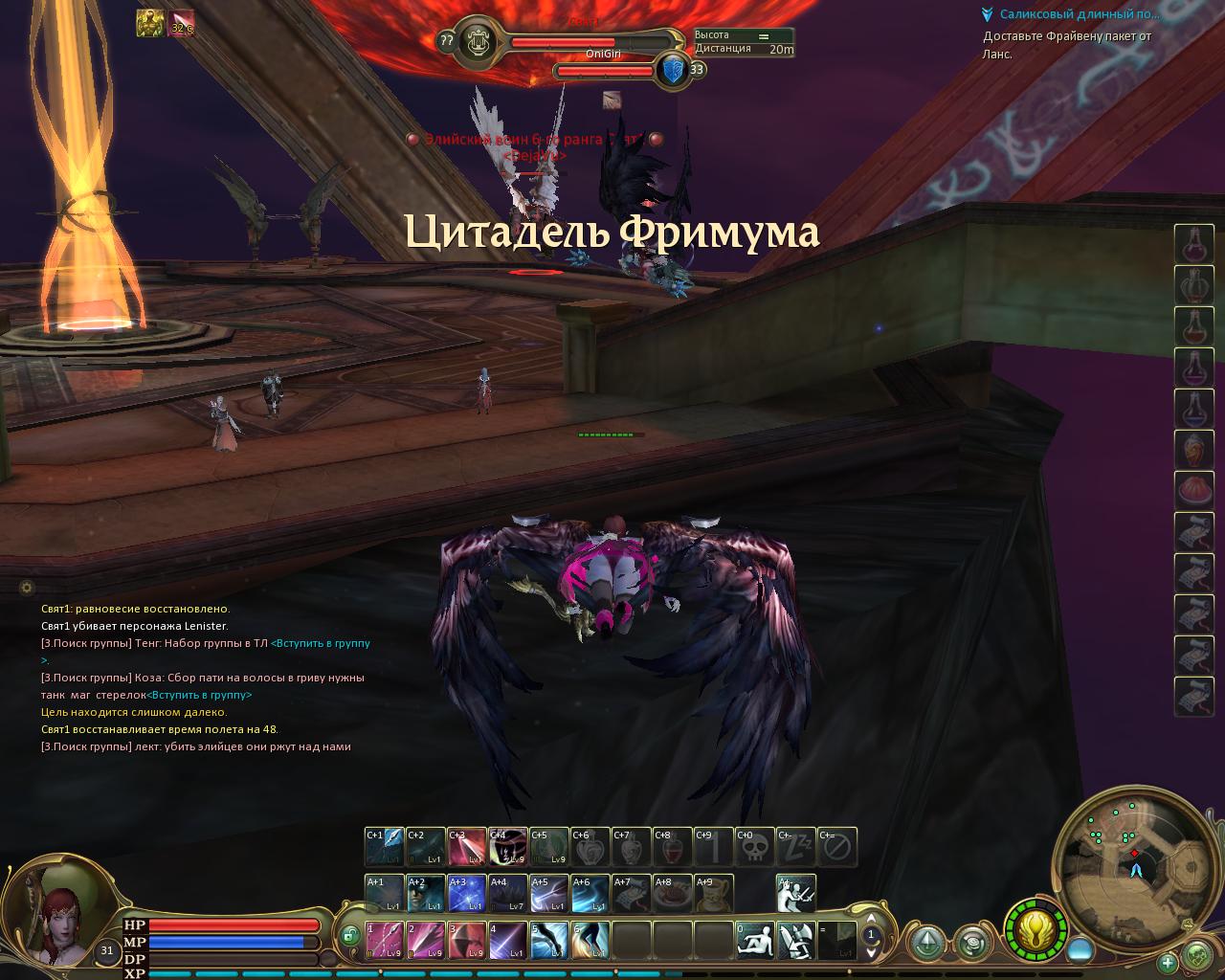Use the A+3 blue burst skill
The image size is (1225, 980).
[x=466, y=894]
